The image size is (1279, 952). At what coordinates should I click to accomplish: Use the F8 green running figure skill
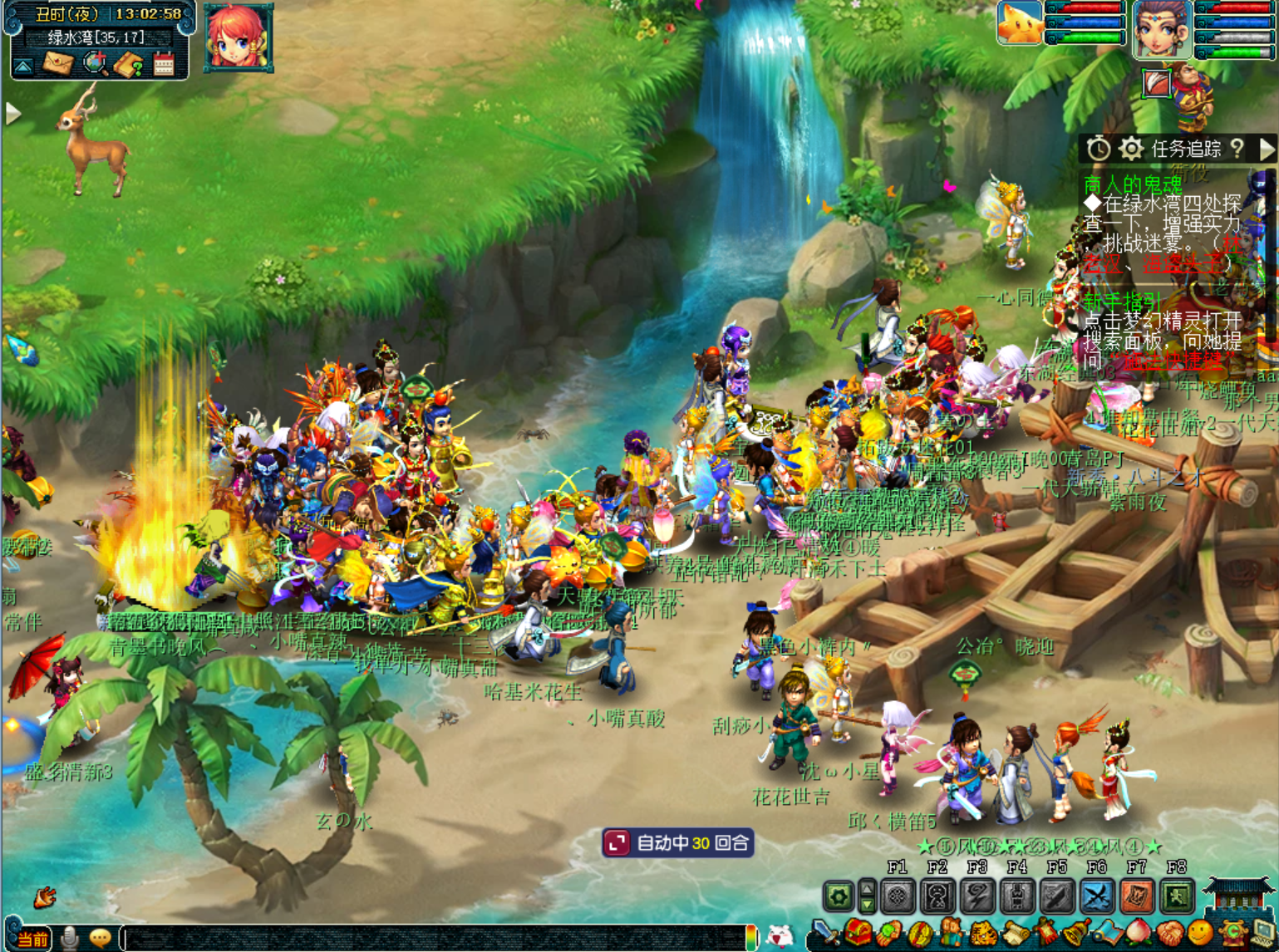coord(1177,896)
